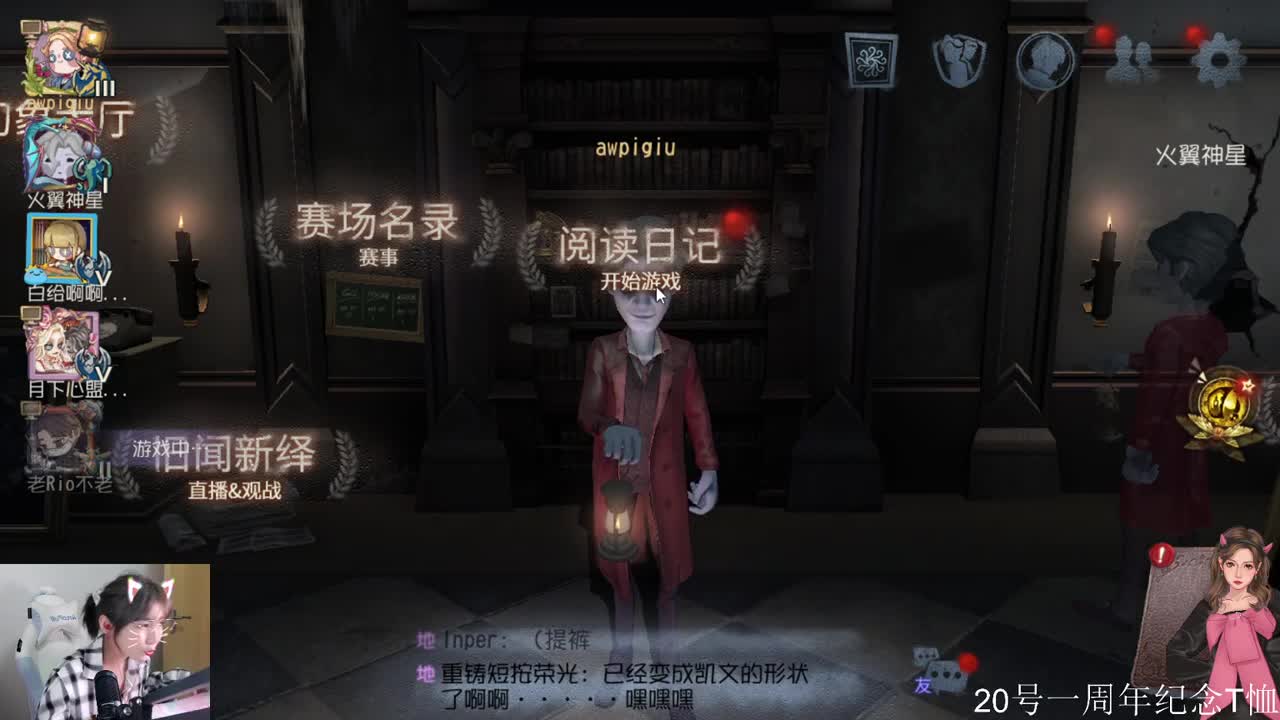Click the 直播&观战 link
This screenshot has height=720, width=1280.
[x=237, y=489]
